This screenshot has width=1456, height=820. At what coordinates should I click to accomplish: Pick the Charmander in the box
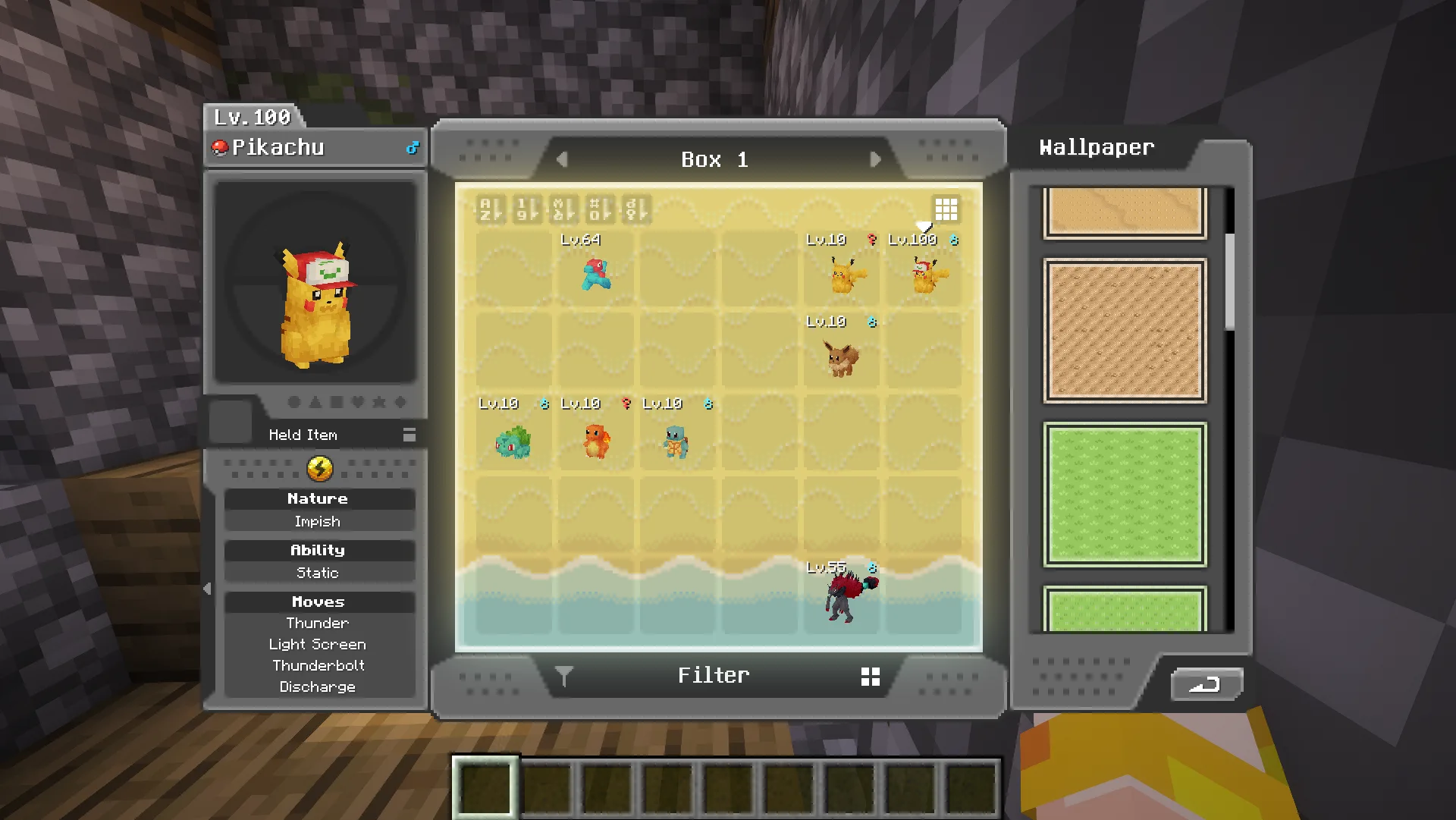click(596, 441)
